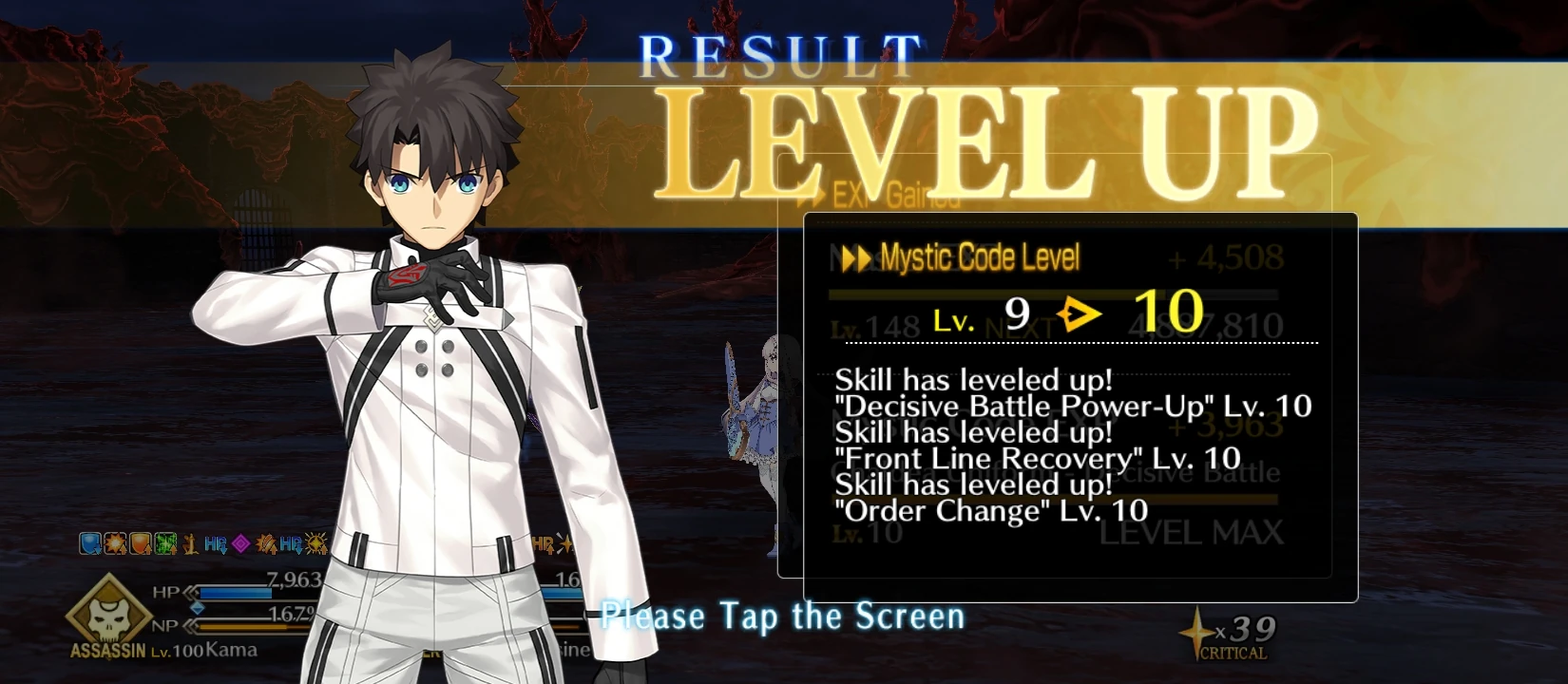The height and width of the screenshot is (684, 1568).
Task: Open the chevron next to Kama's HP bar
Action: (x=190, y=594)
